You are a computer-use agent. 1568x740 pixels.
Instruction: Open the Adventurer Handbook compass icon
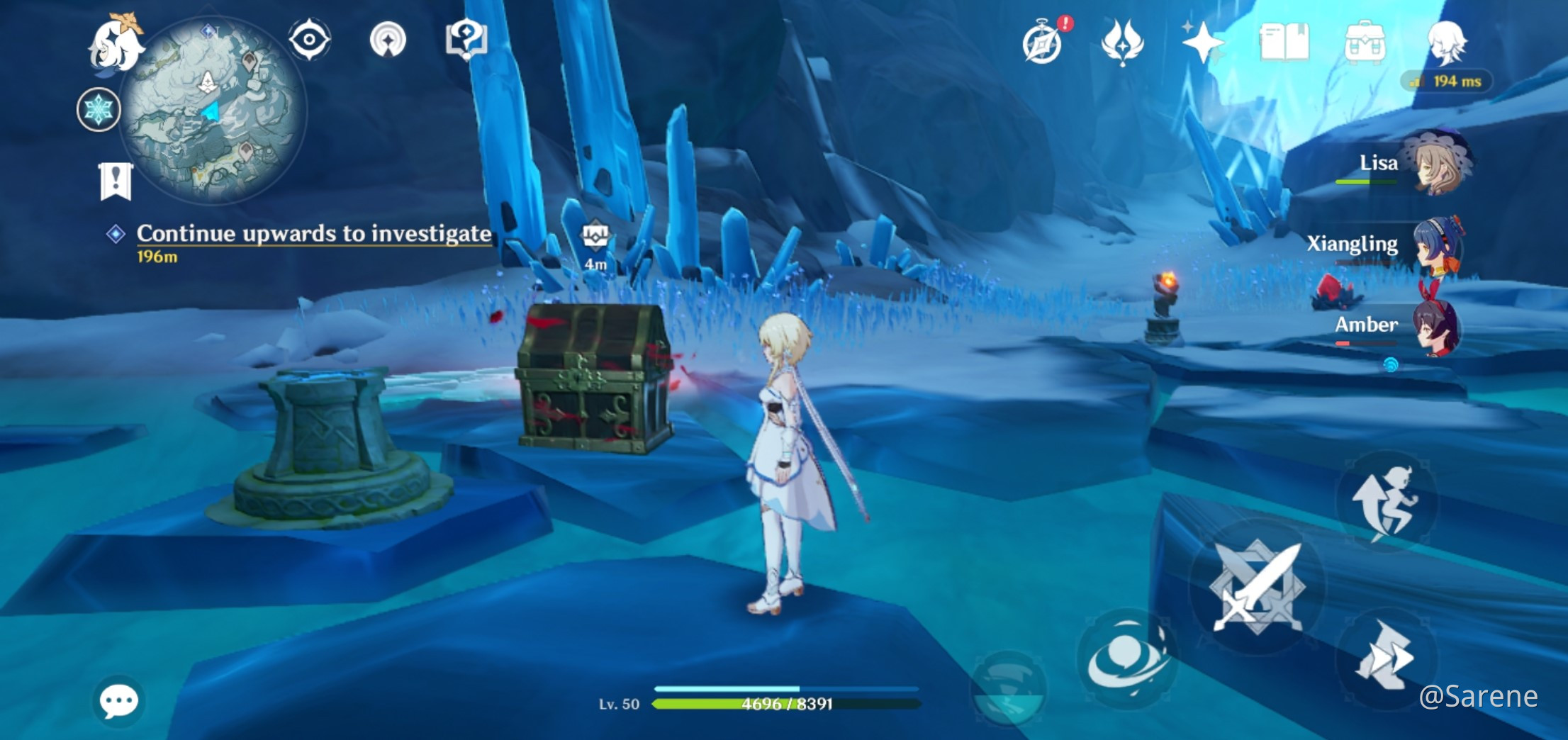pyautogui.click(x=1043, y=43)
